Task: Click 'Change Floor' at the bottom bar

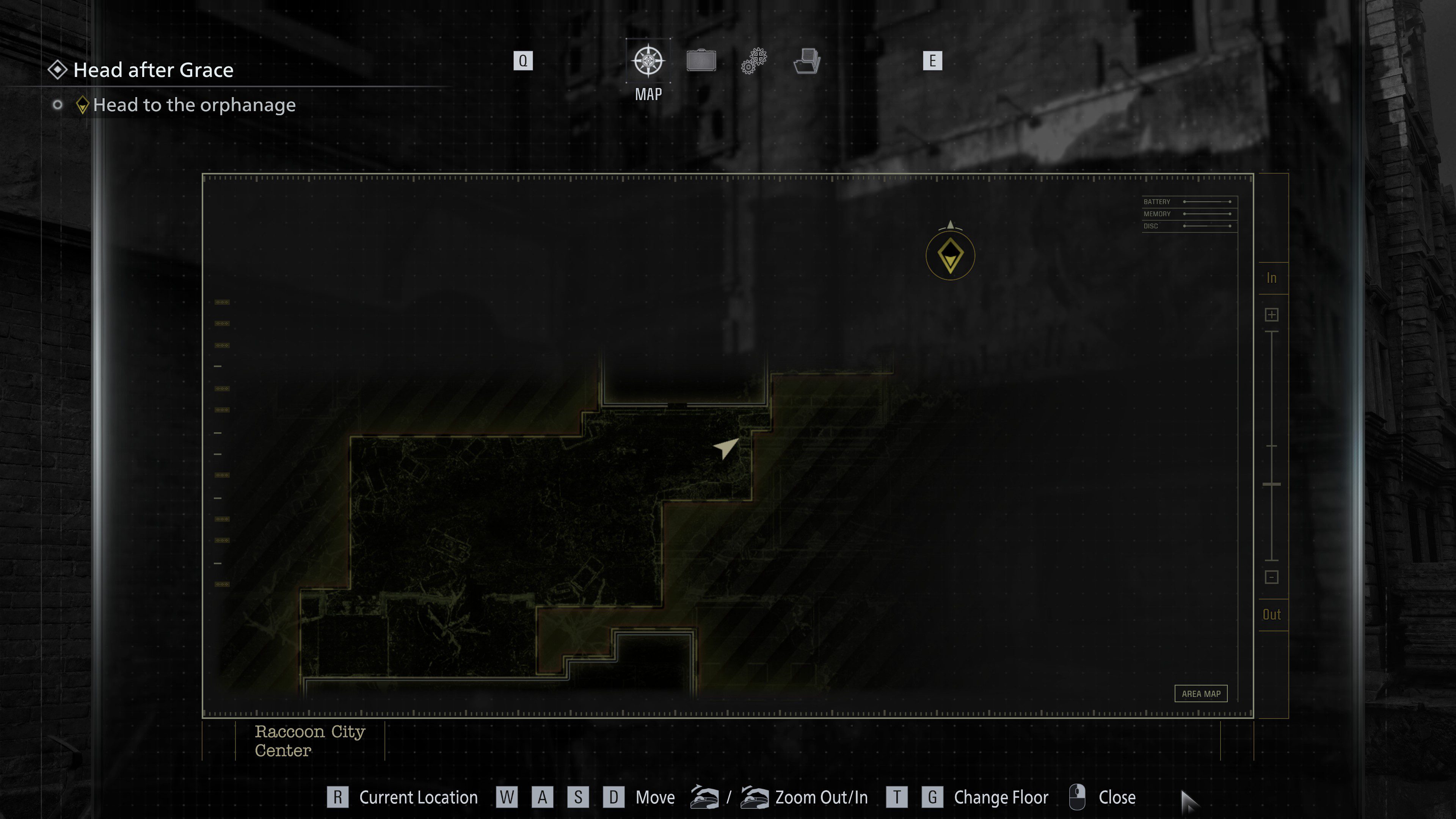Action: tap(1001, 797)
